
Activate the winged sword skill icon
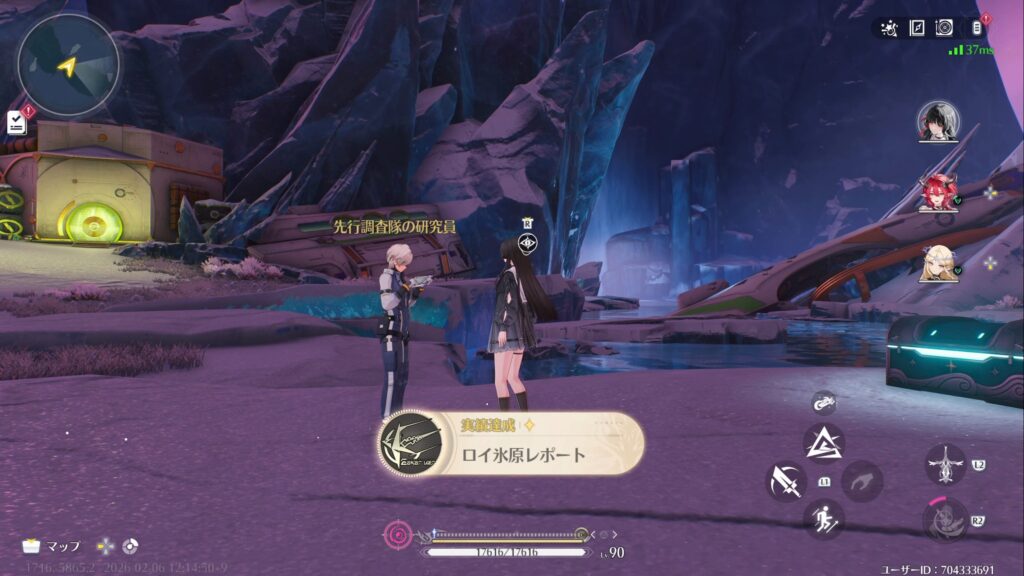click(945, 465)
